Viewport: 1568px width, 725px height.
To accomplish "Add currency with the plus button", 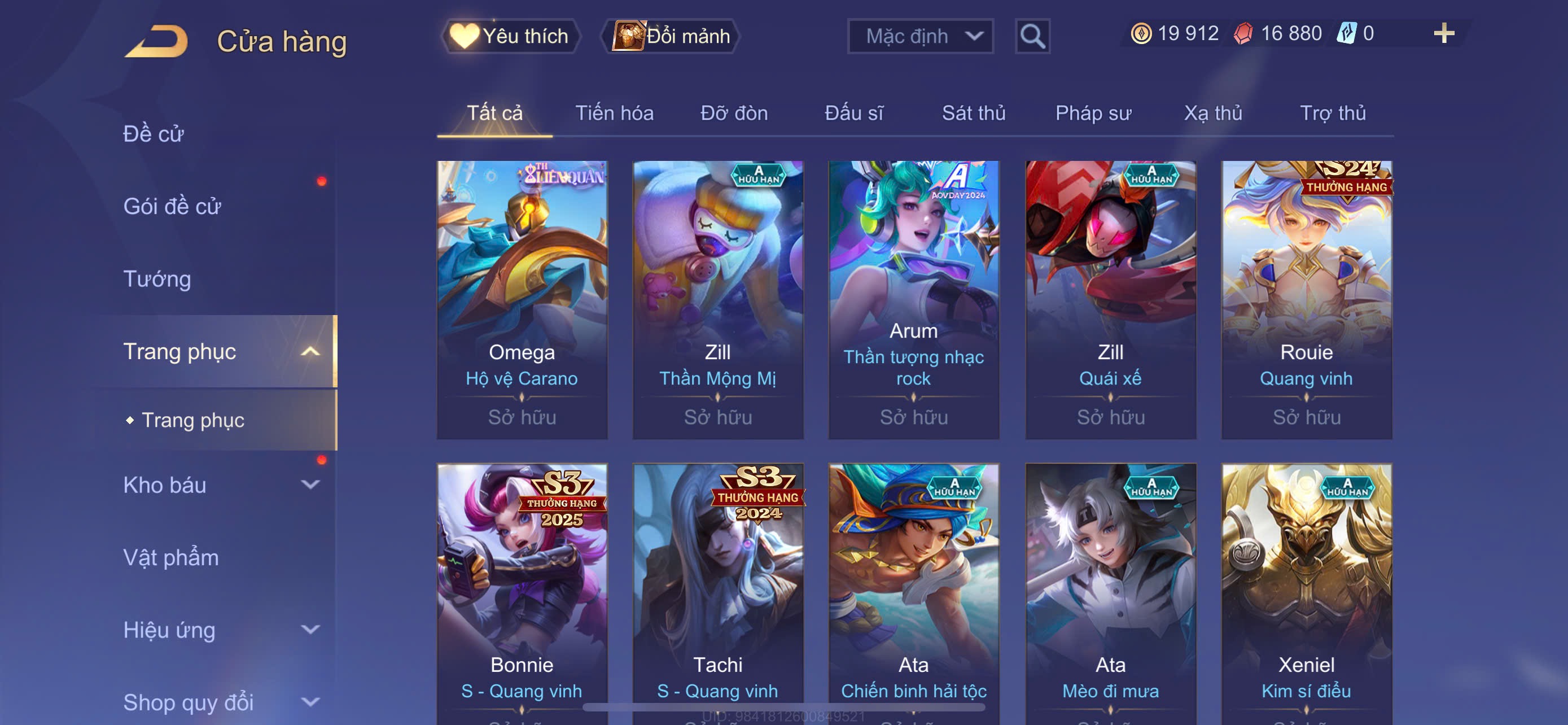I will 1443,33.
